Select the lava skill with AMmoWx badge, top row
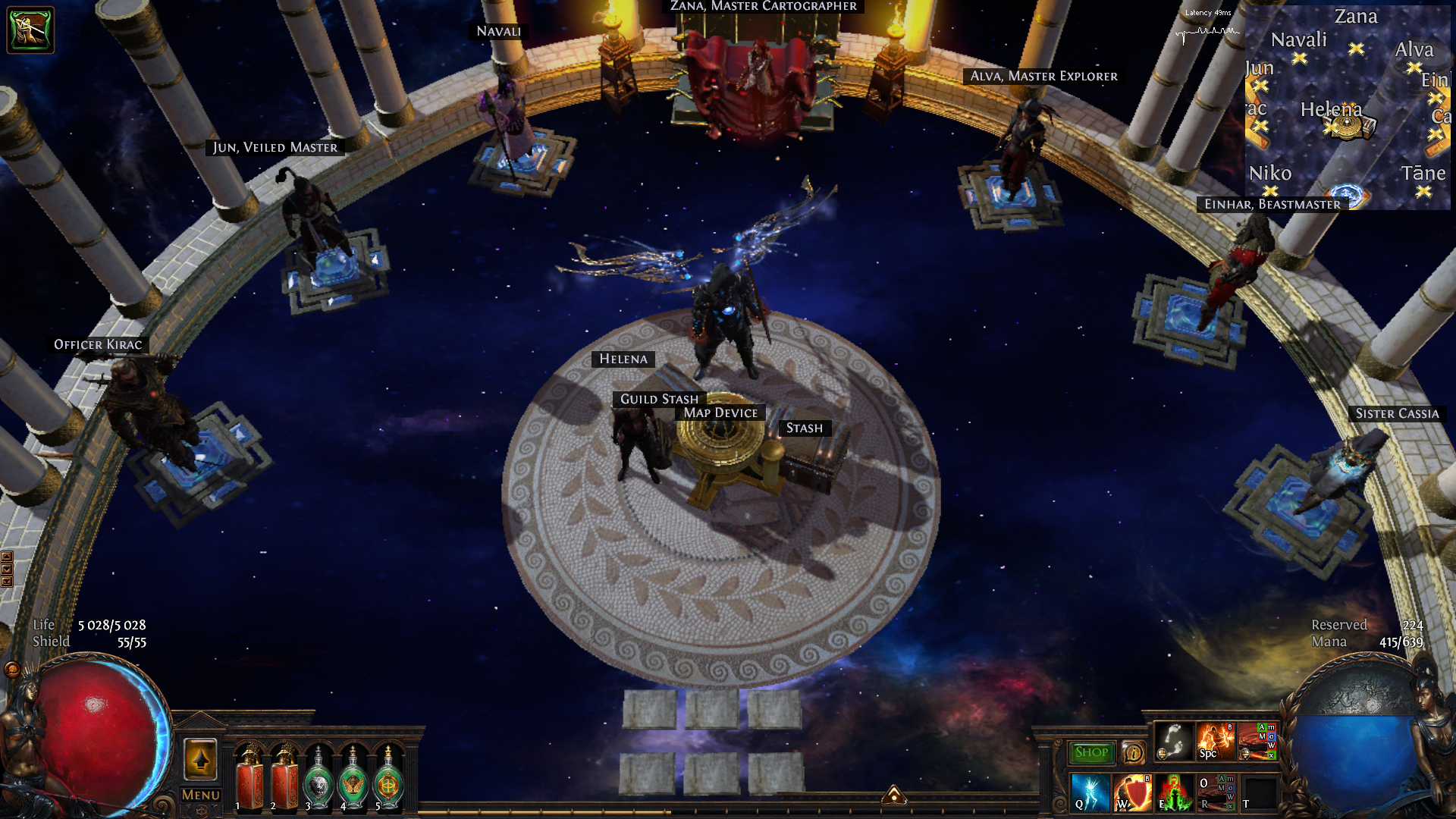Viewport: 1456px width, 819px height. click(x=1257, y=741)
